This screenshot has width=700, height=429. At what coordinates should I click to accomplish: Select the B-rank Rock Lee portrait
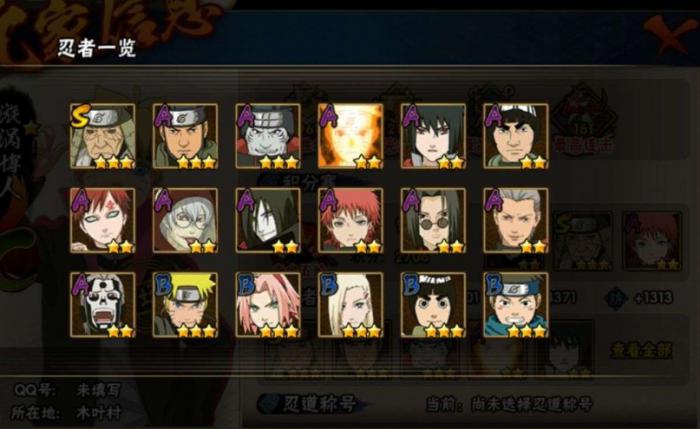pos(433,304)
